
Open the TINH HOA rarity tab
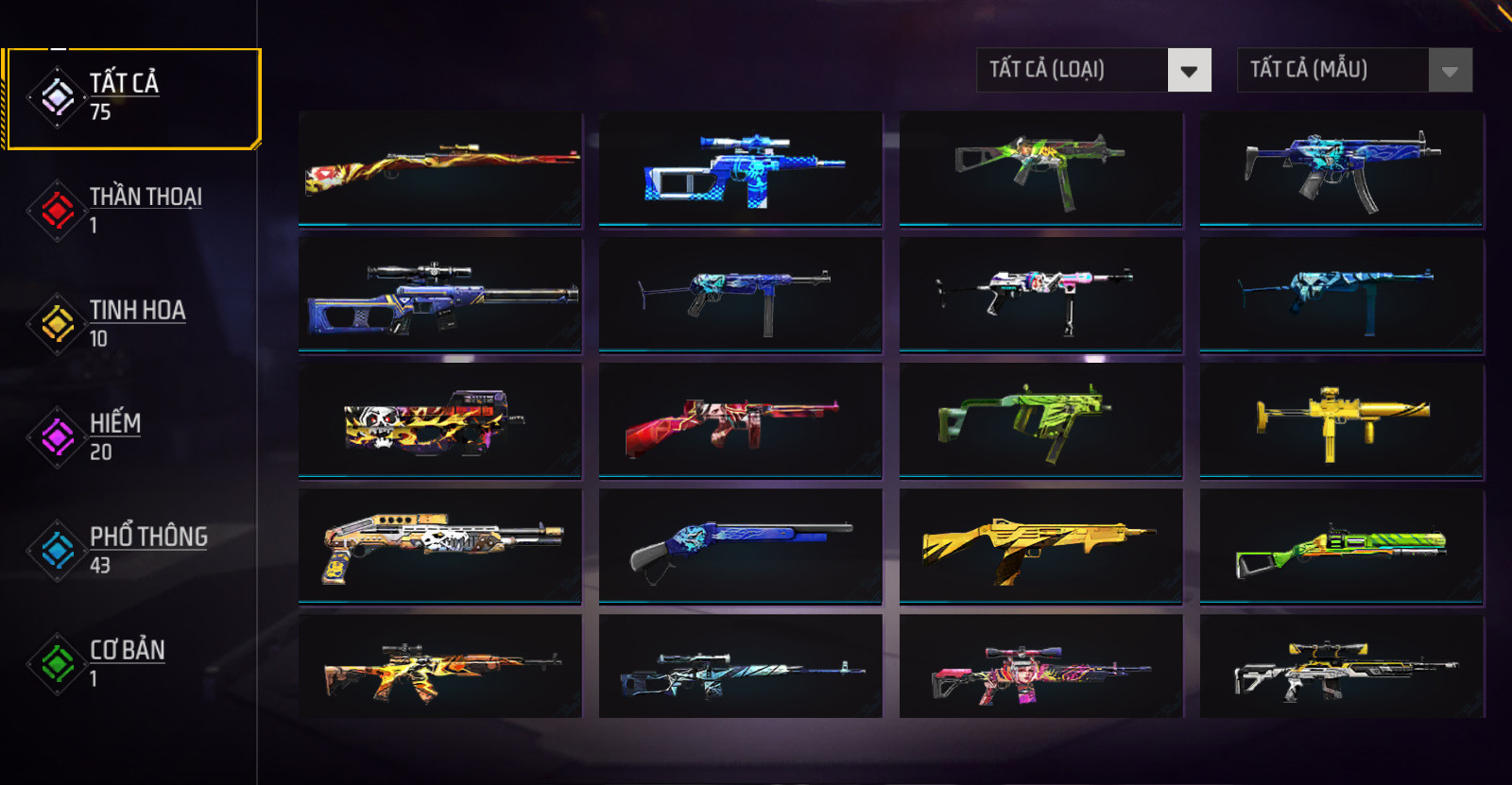coord(132,323)
